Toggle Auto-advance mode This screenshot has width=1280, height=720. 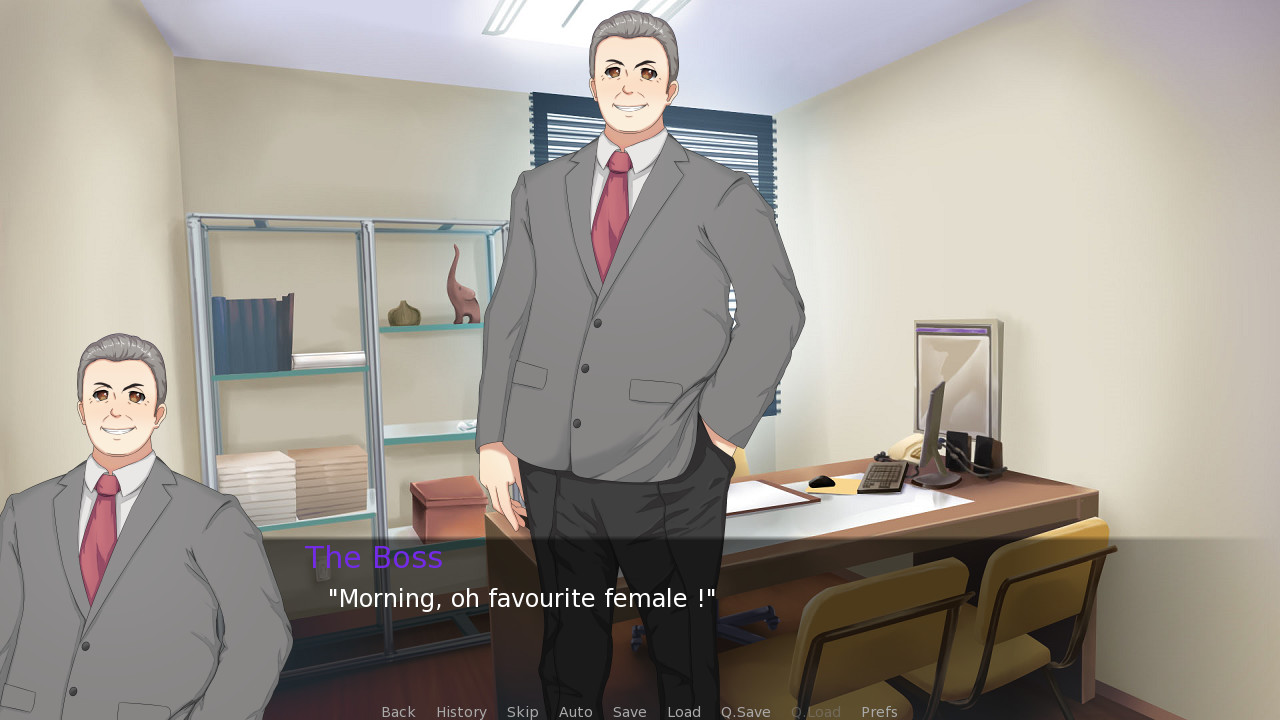(x=576, y=711)
